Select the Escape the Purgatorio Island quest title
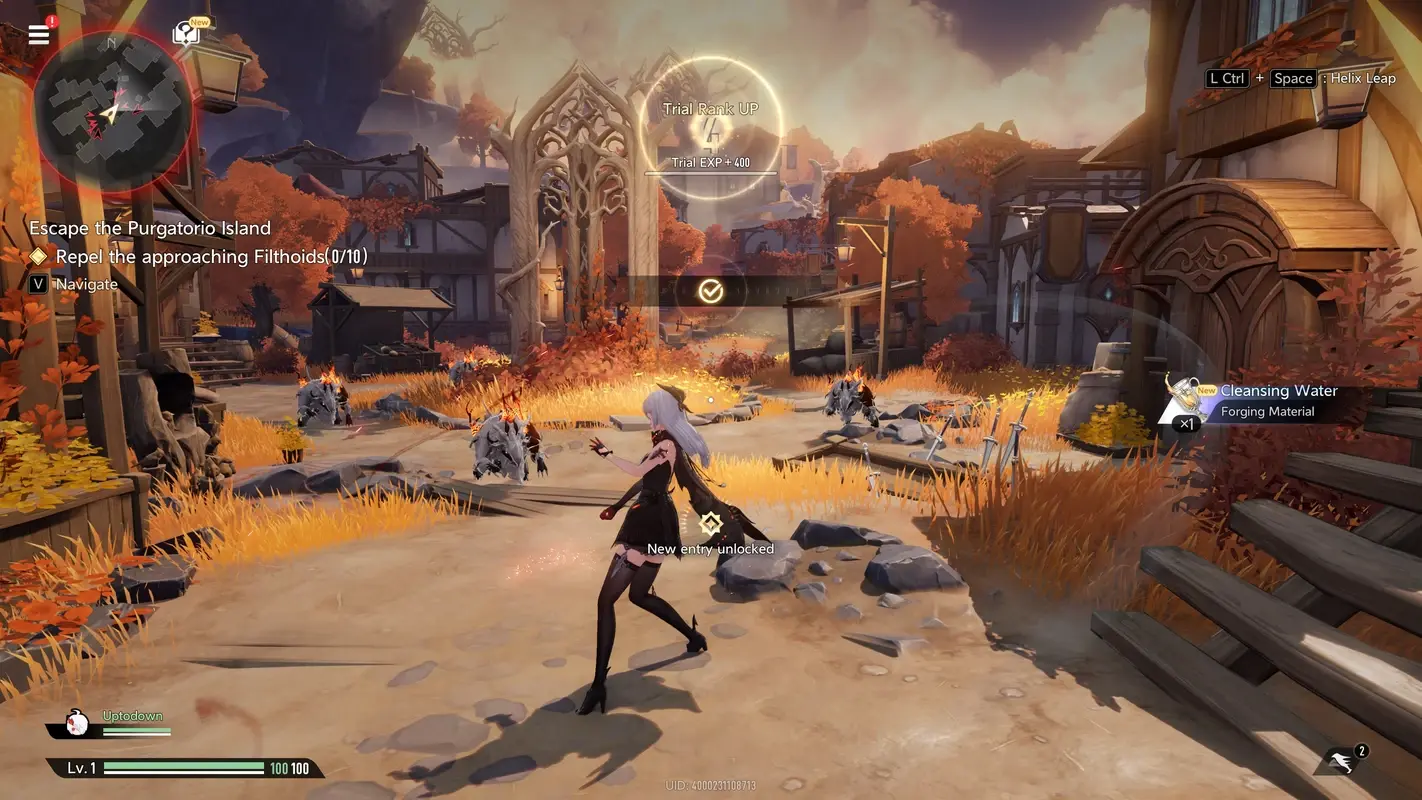This screenshot has height=800, width=1422. coord(151,228)
